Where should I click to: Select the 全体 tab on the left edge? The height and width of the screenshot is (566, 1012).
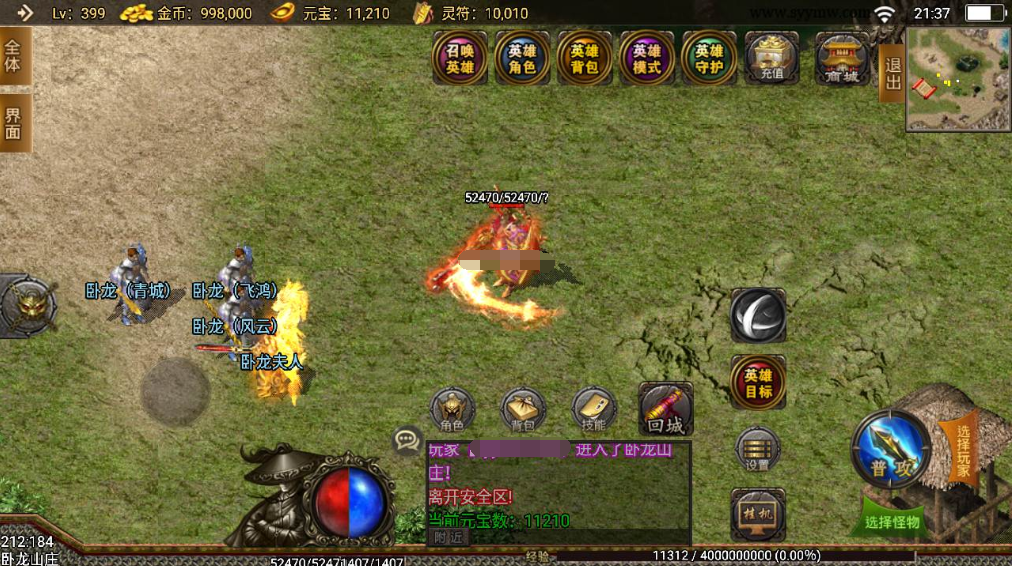pyautogui.click(x=14, y=56)
